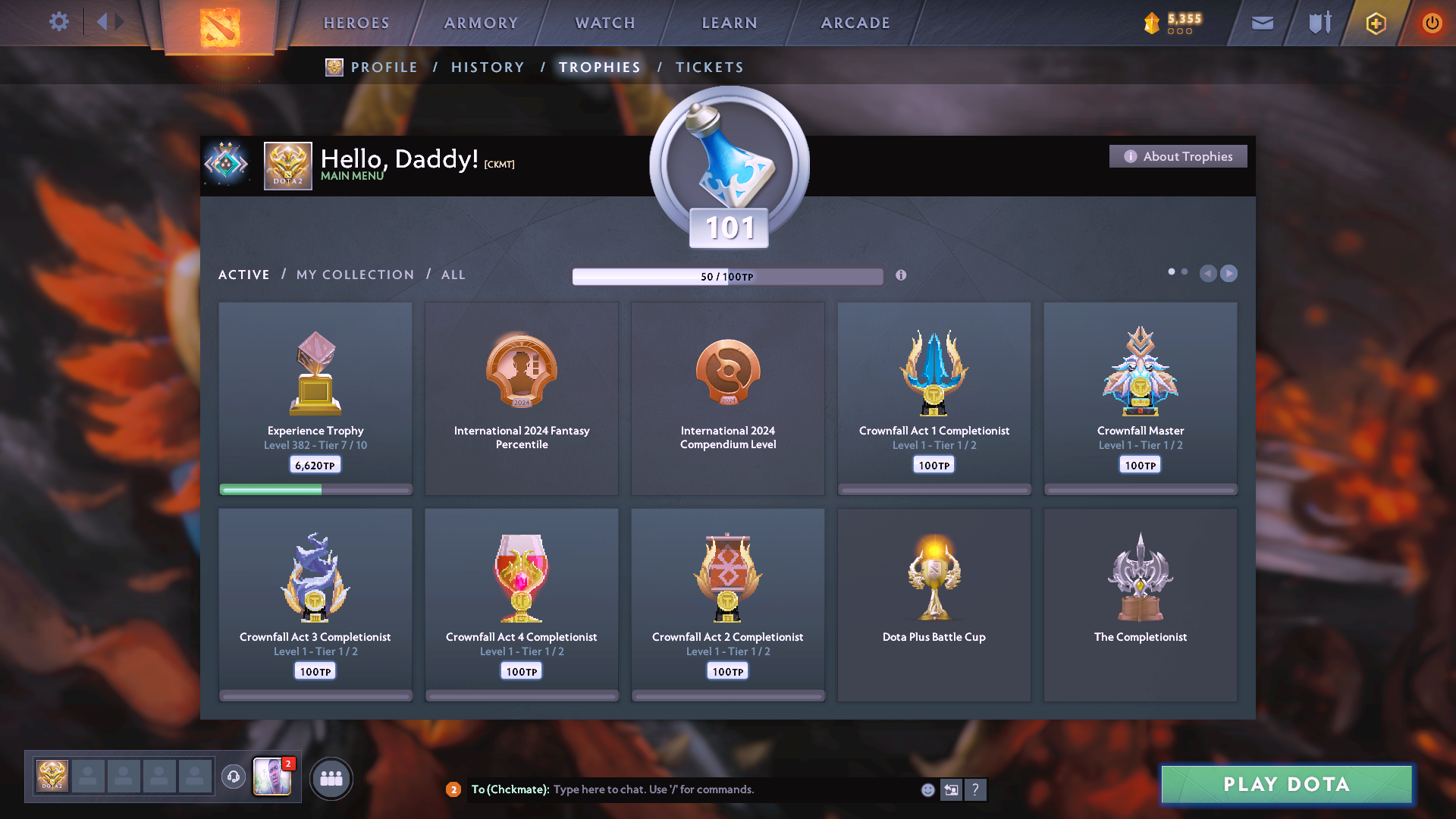
Task: Click the left pagination arrow
Action: pos(1208,274)
